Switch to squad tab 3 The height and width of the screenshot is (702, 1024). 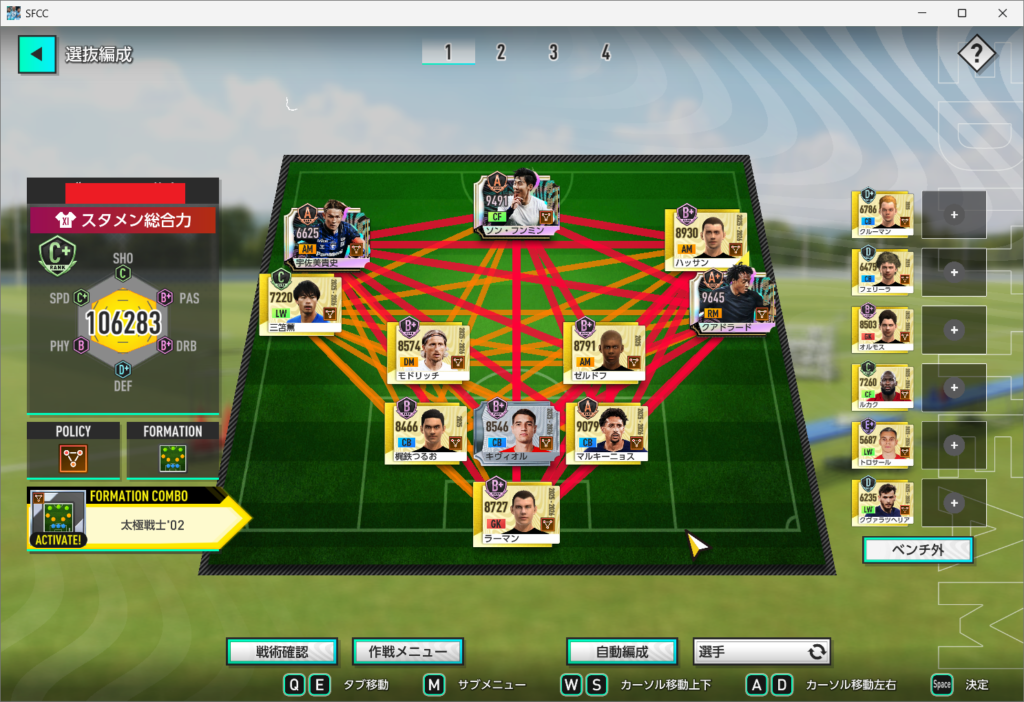(x=553, y=53)
